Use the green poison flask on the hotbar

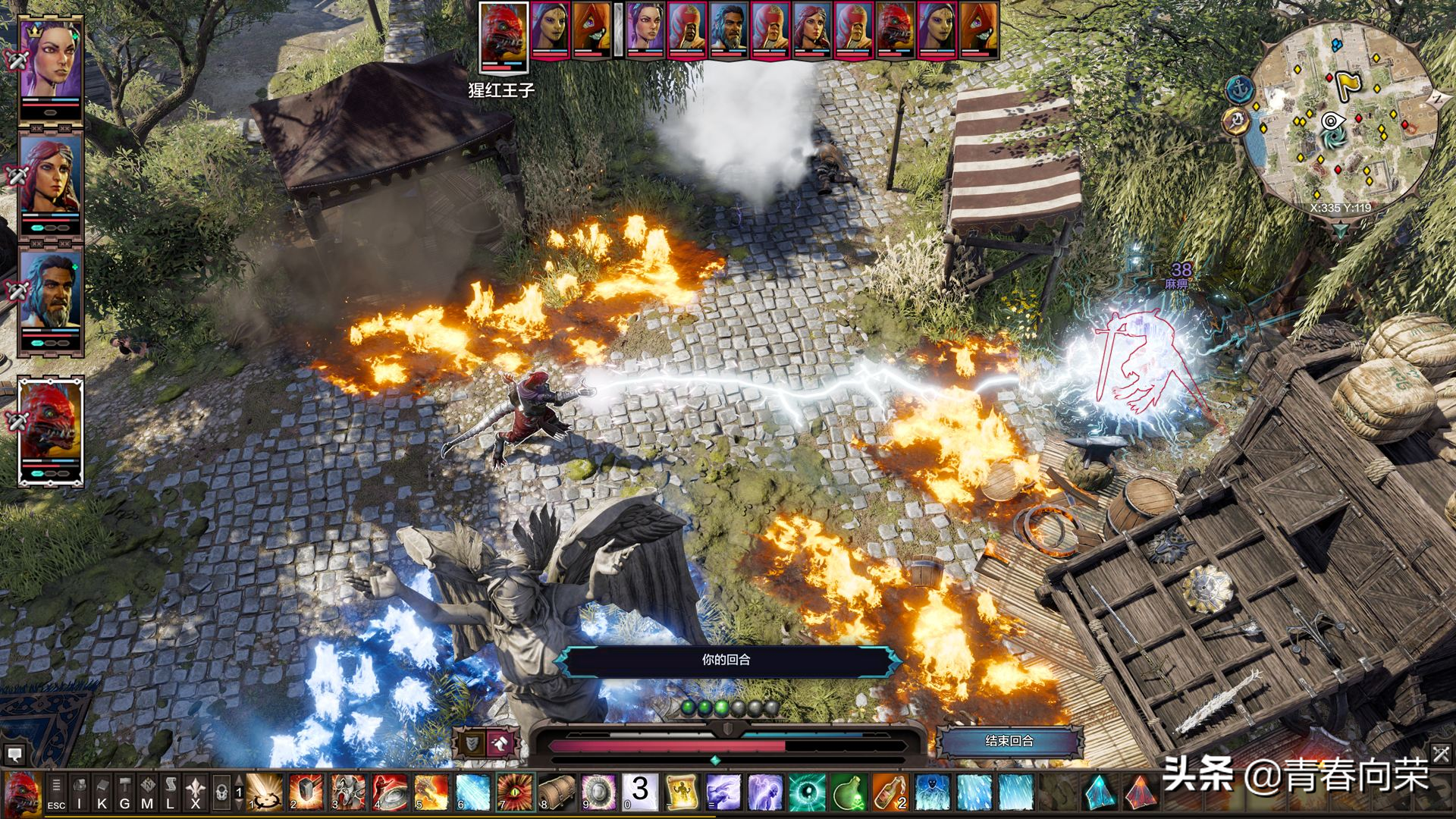[849, 792]
